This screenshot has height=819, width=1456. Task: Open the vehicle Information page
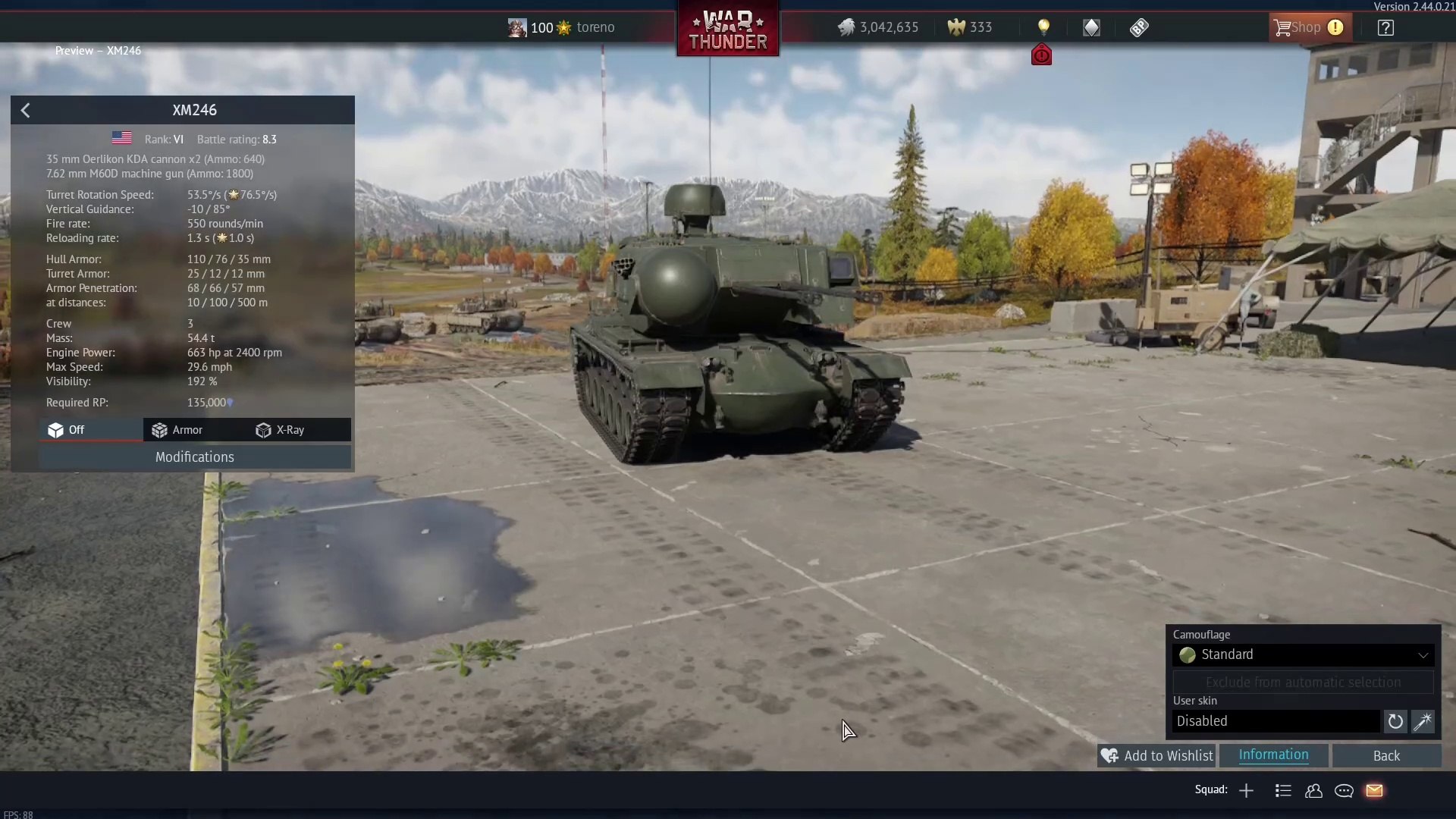point(1273,755)
